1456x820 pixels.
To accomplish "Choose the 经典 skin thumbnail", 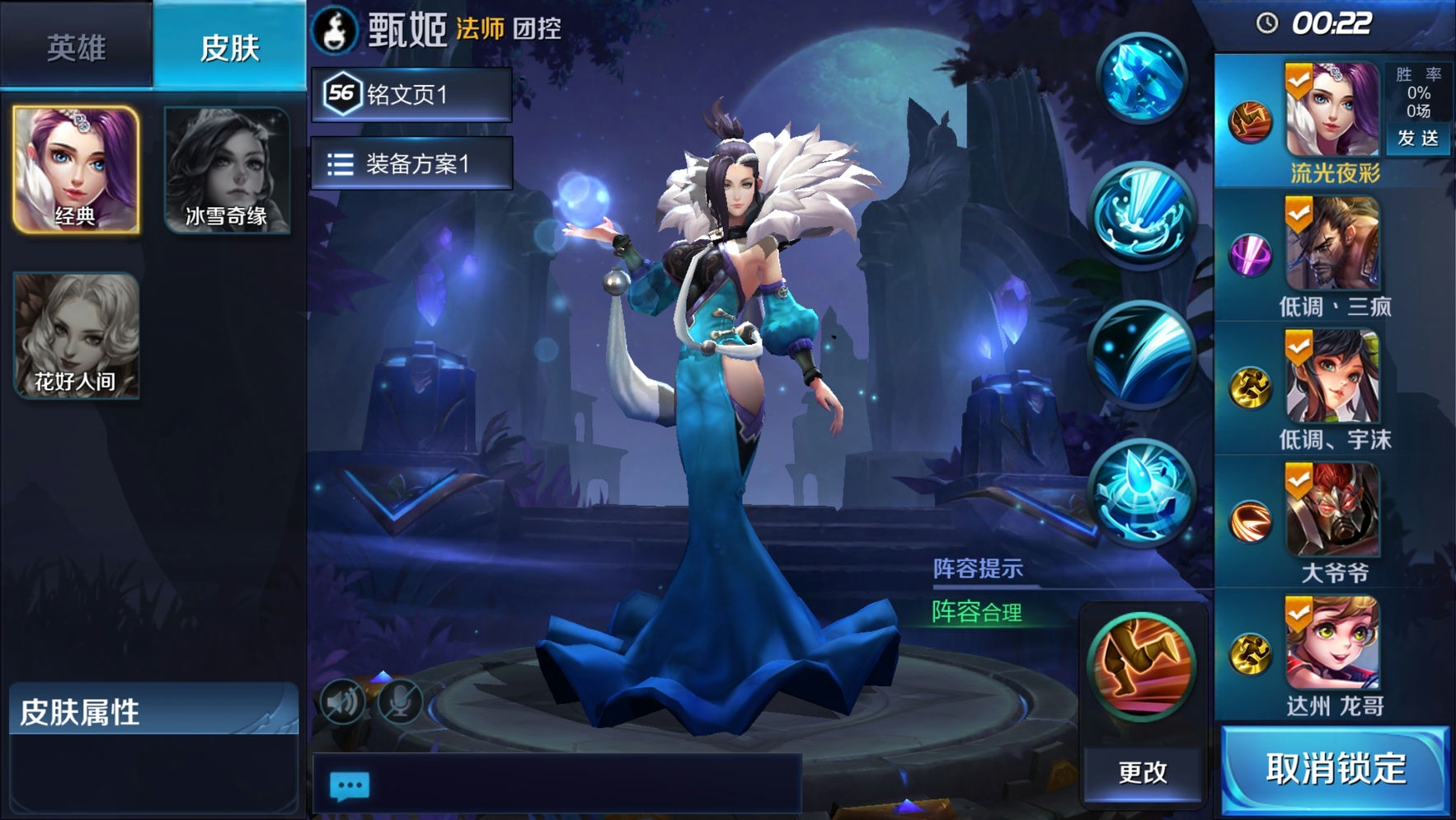I will 76,169.
